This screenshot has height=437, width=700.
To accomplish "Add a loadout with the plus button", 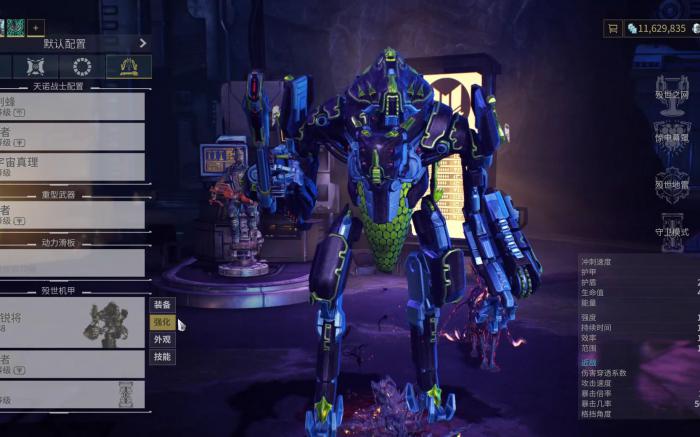I will point(35,27).
